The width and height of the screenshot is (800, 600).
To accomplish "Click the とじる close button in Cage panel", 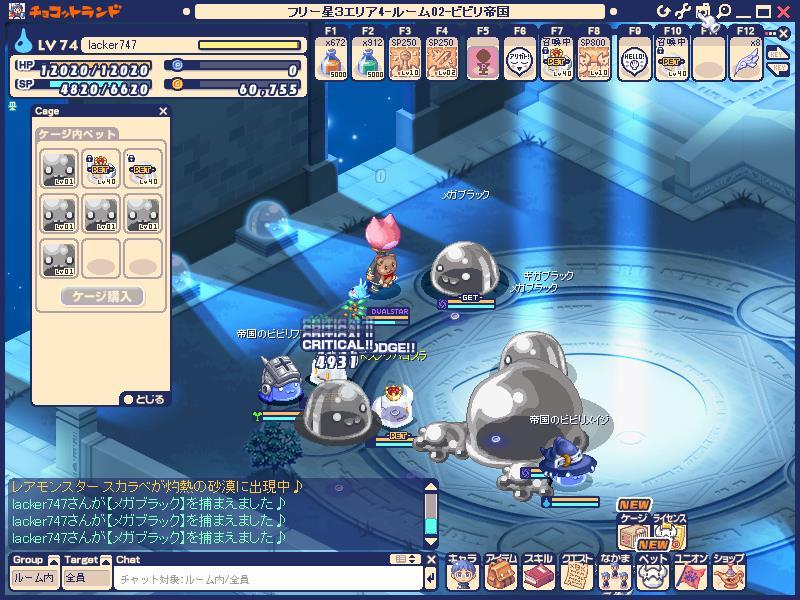I will pos(144,398).
